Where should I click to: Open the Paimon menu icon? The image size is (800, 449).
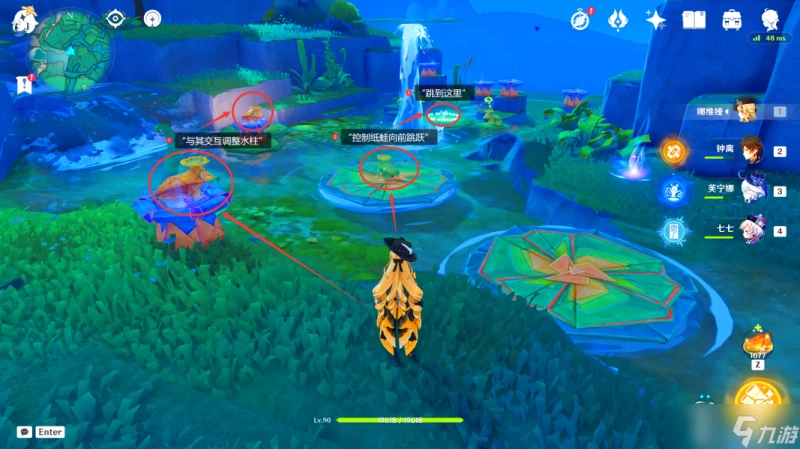click(x=22, y=20)
